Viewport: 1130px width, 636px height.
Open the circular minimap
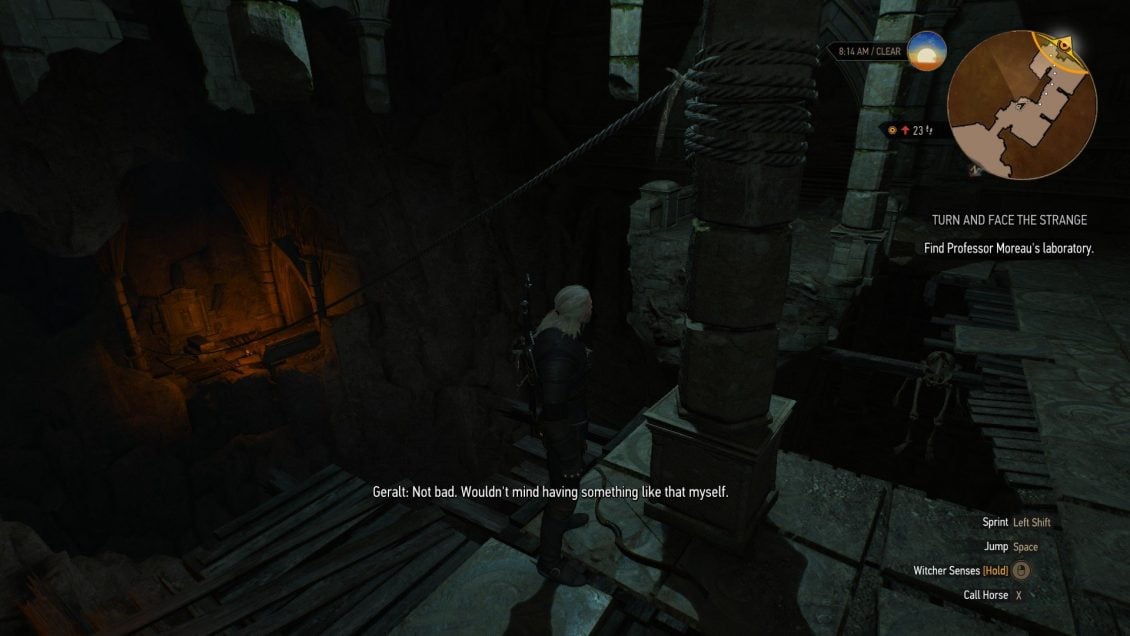coord(1021,104)
